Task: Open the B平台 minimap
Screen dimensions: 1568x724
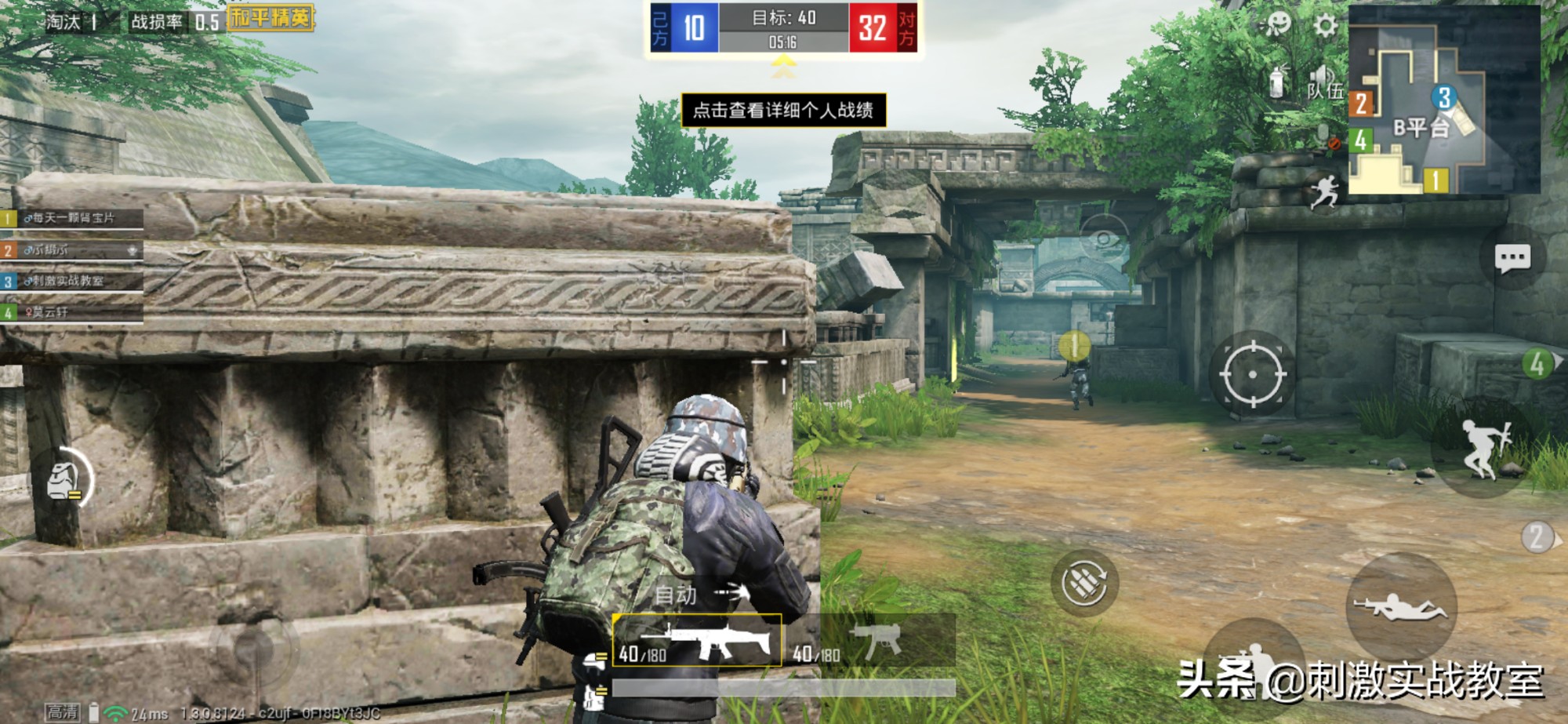Action: pos(1443,100)
